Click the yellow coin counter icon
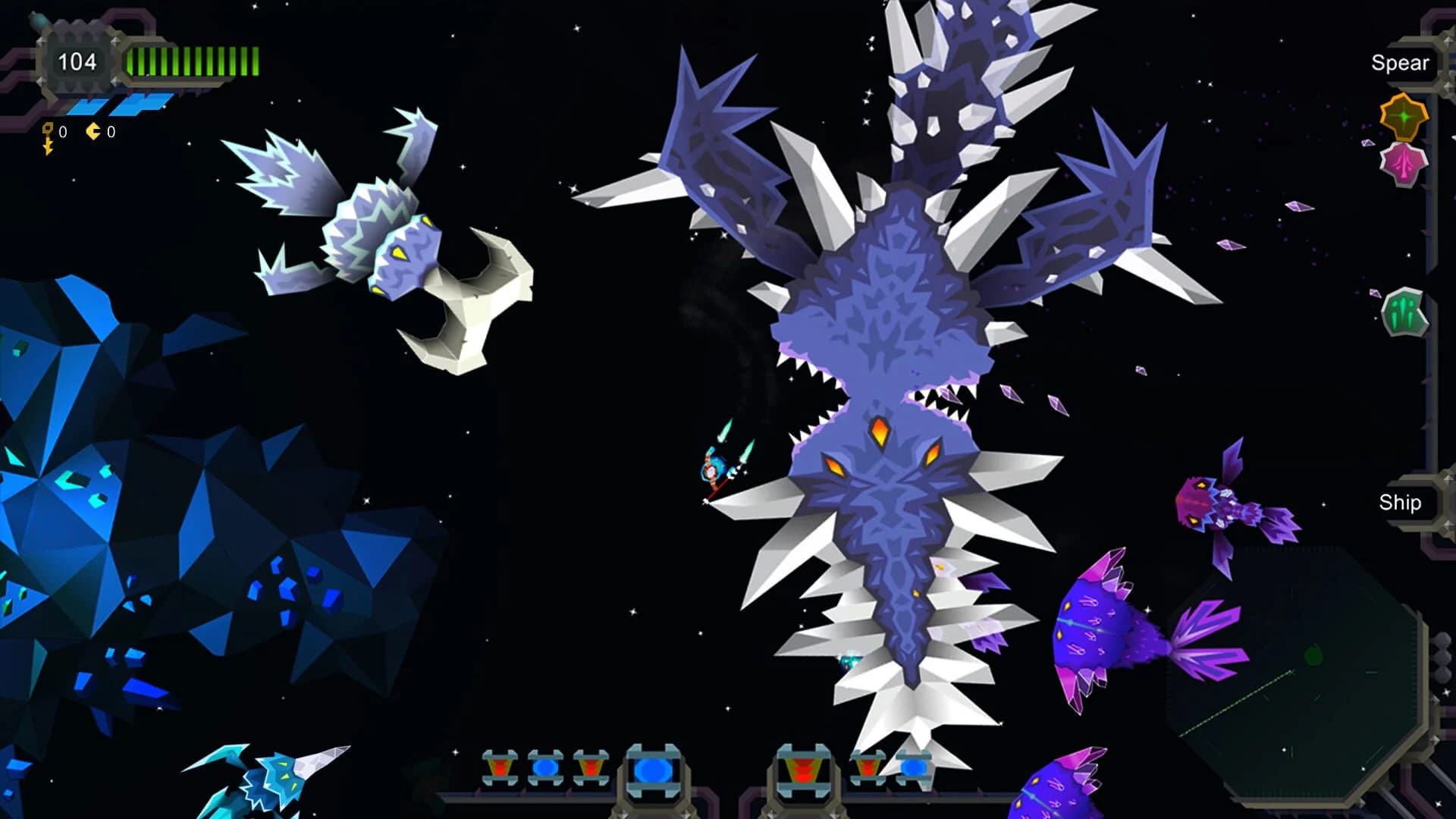The width and height of the screenshot is (1456, 819). click(91, 130)
